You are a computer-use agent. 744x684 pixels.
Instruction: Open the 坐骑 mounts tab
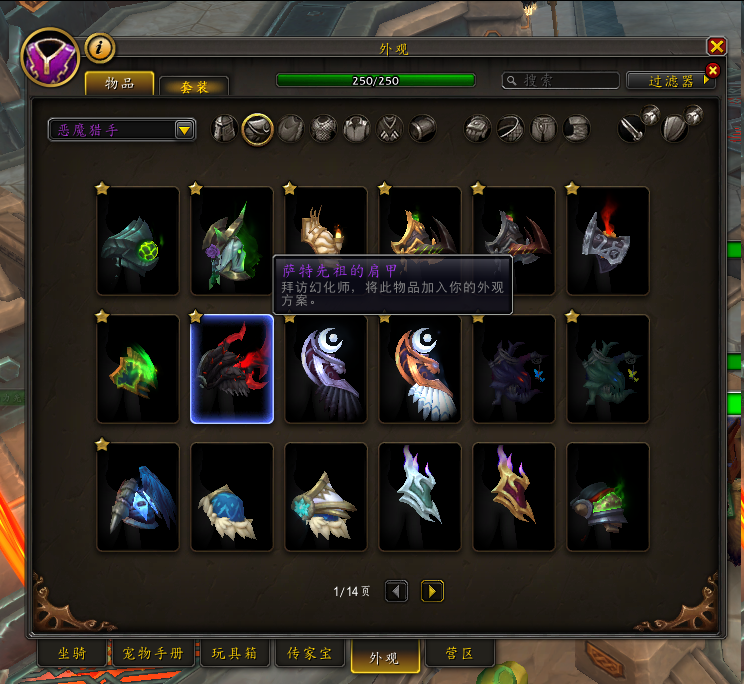(x=72, y=654)
